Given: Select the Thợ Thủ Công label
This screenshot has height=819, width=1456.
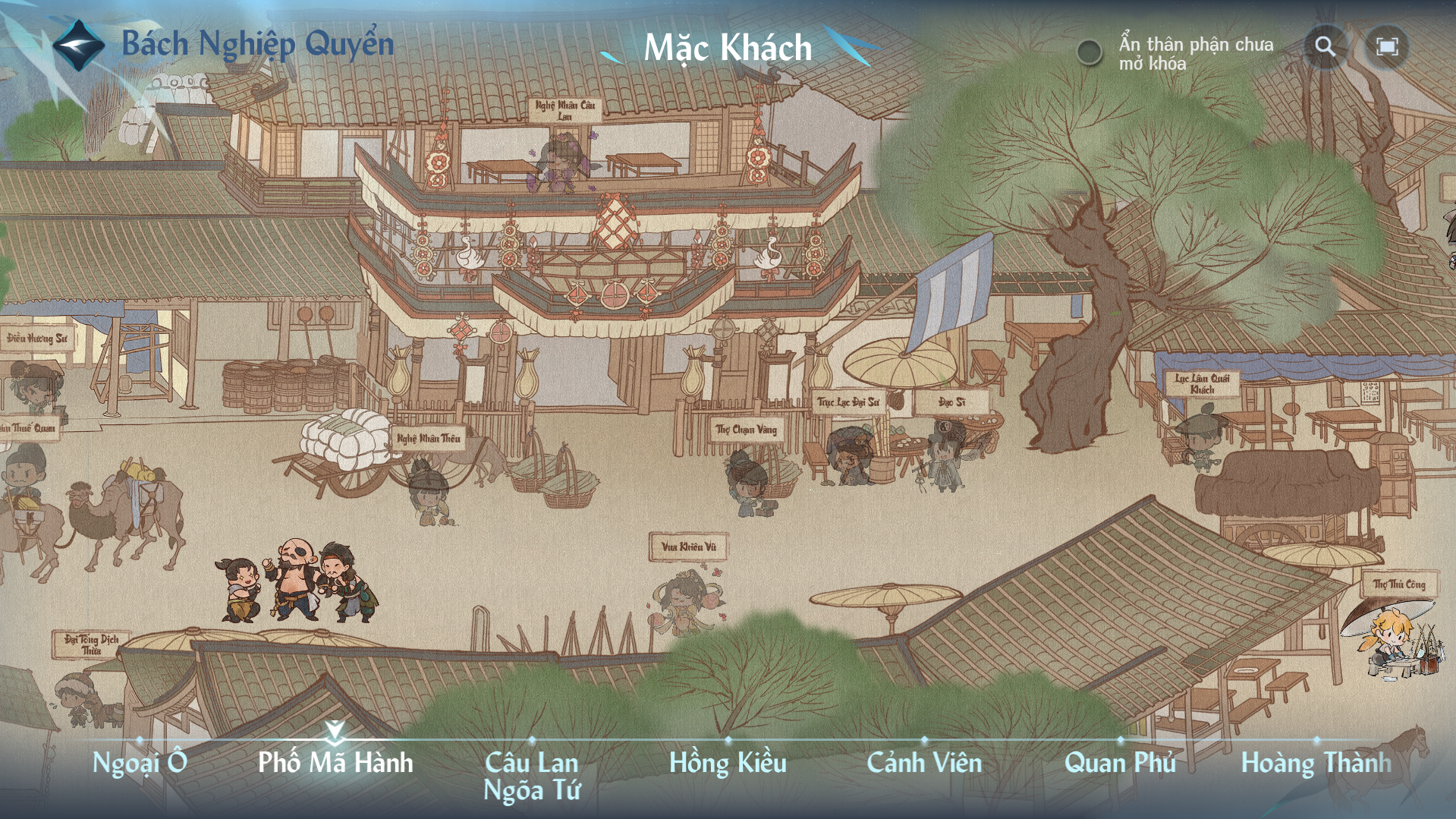Looking at the screenshot, I should [1399, 584].
